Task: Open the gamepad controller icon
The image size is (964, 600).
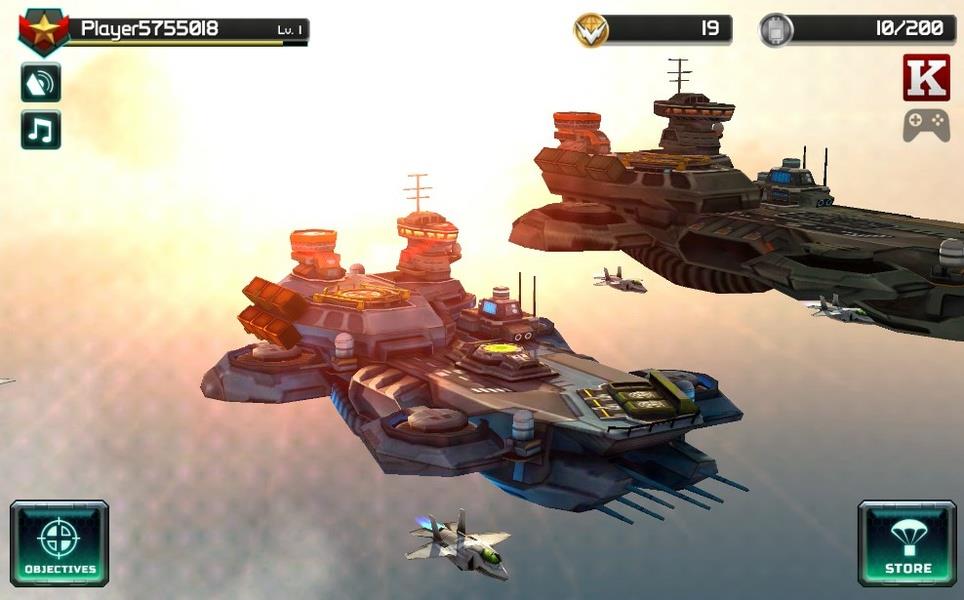Action: [x=926, y=125]
